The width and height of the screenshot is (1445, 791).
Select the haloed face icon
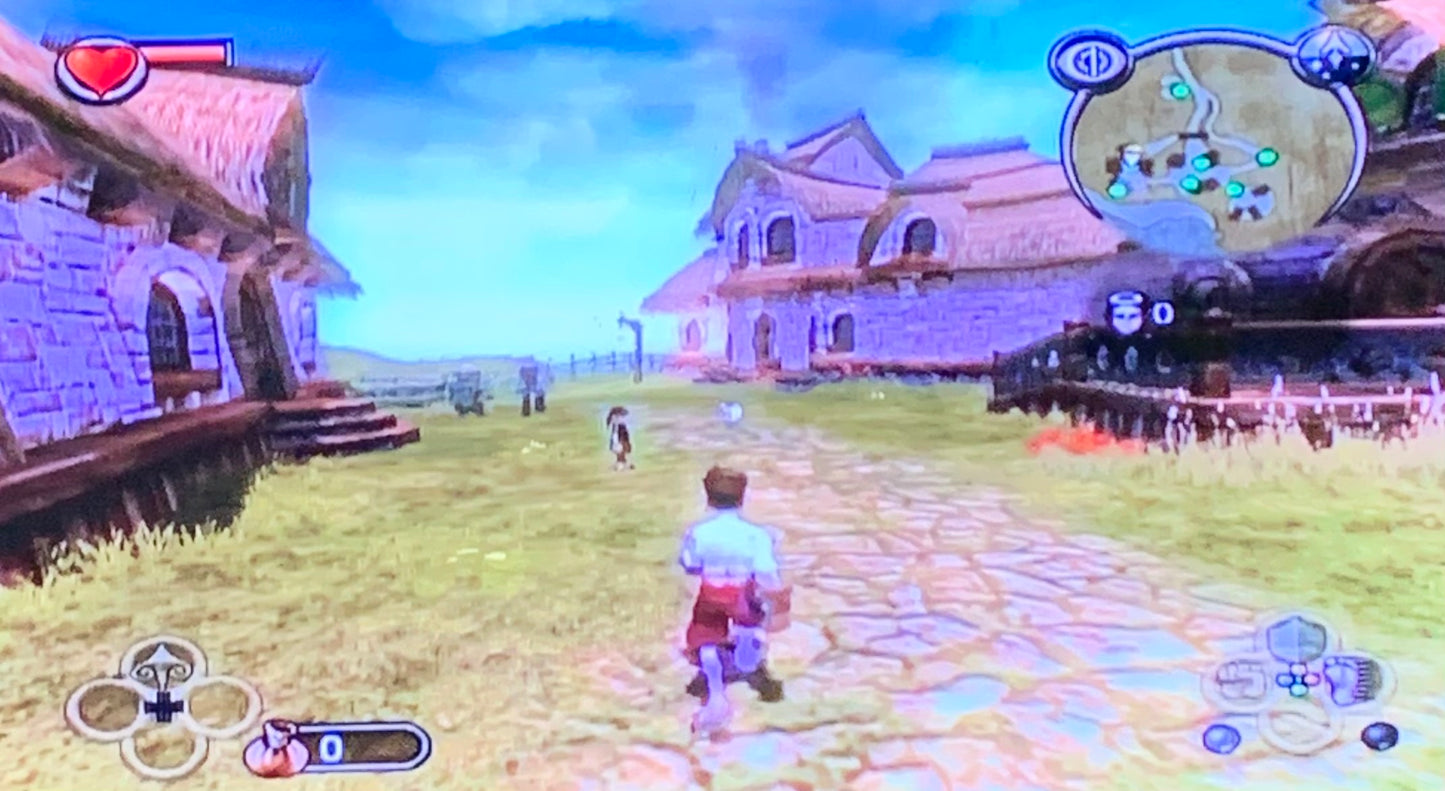click(1127, 313)
